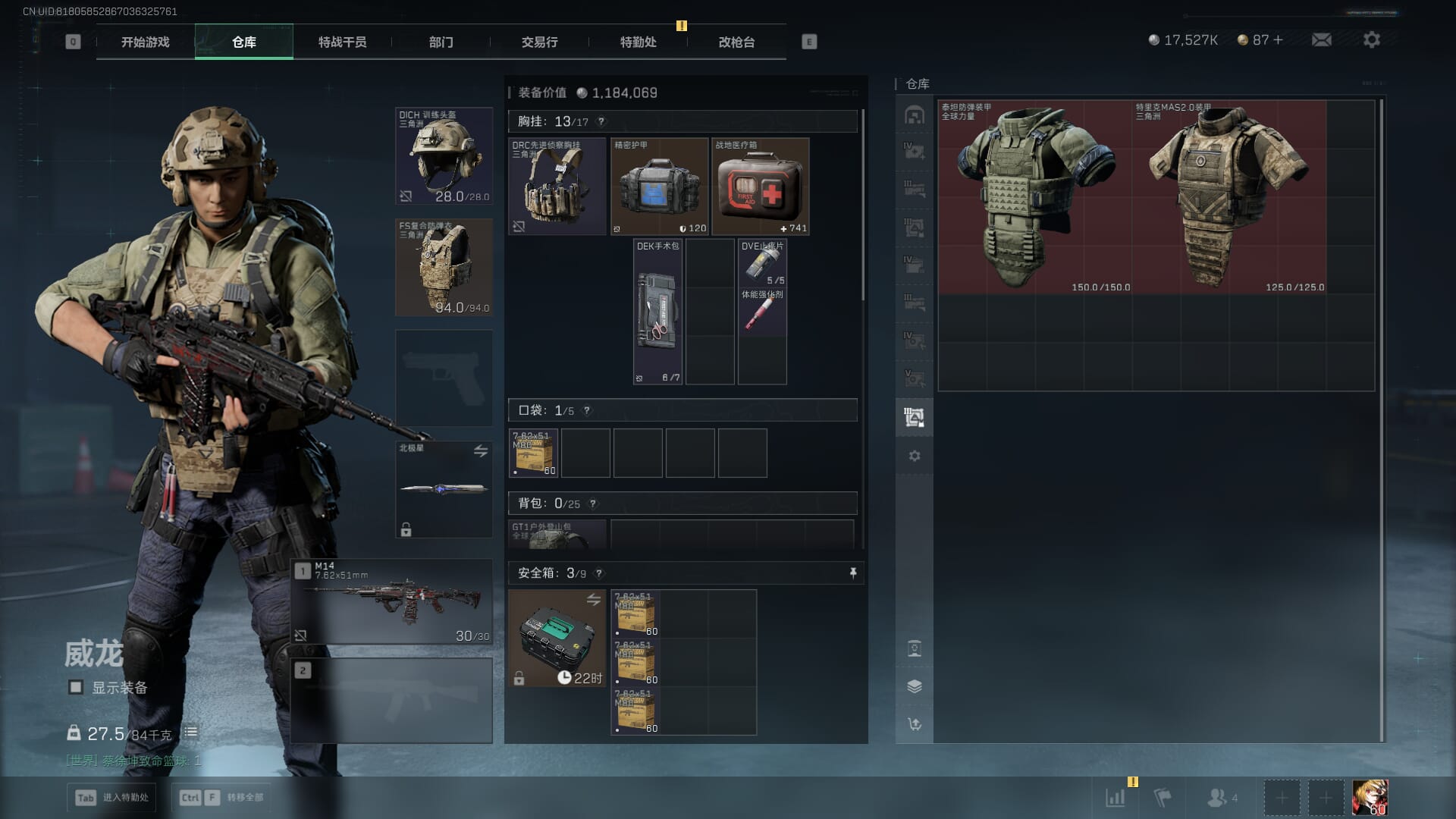This screenshot has height=819, width=1456.
Task: Pick the 精密护甲 armor repair kit
Action: click(659, 187)
